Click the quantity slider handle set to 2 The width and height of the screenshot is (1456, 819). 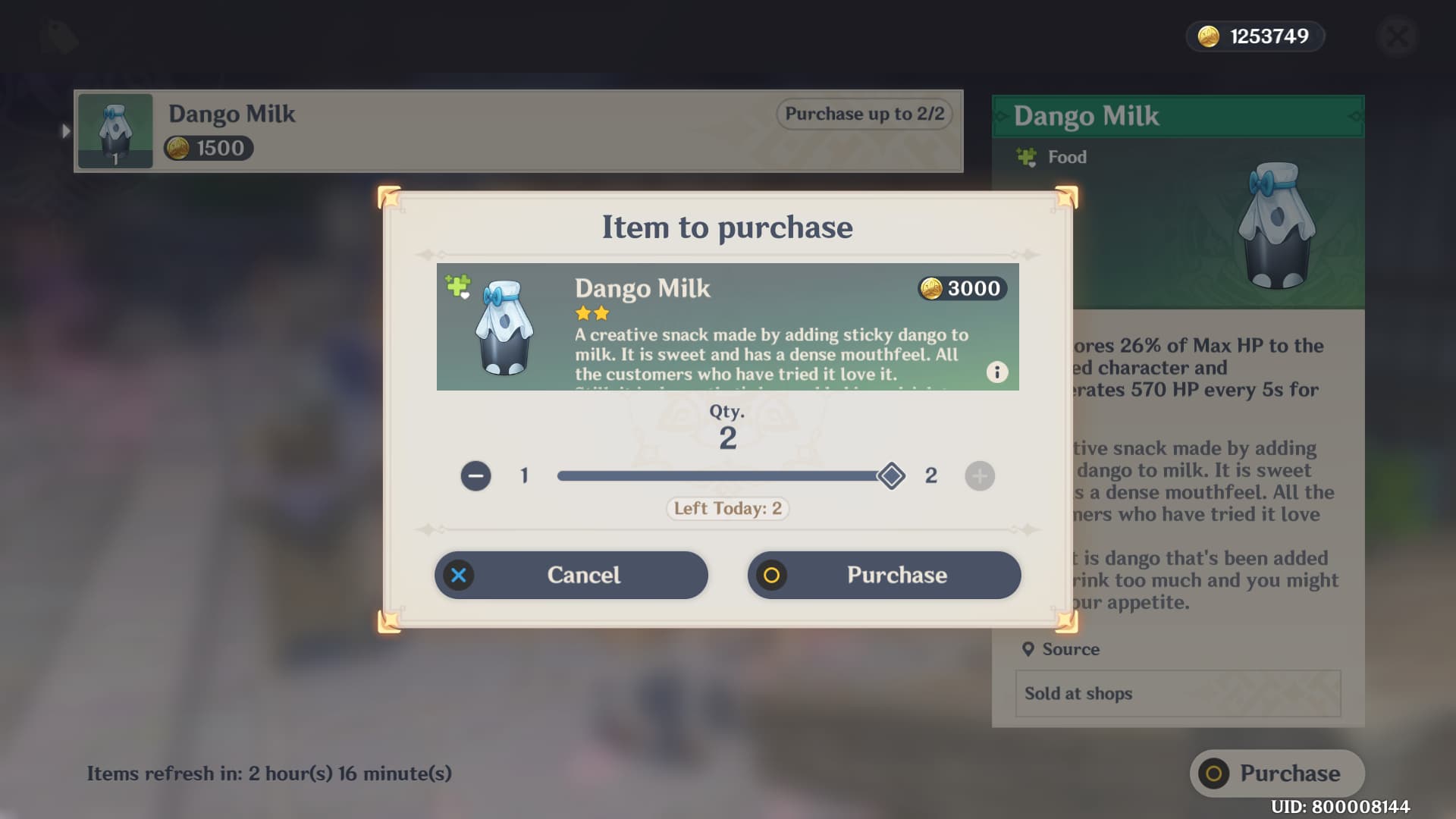[x=892, y=476]
